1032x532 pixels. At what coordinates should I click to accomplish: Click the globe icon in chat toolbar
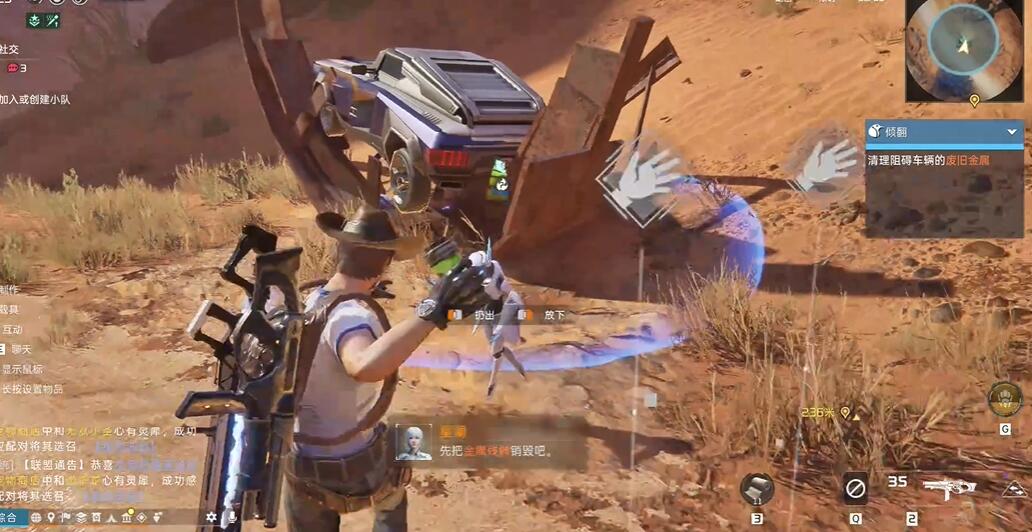(37, 518)
